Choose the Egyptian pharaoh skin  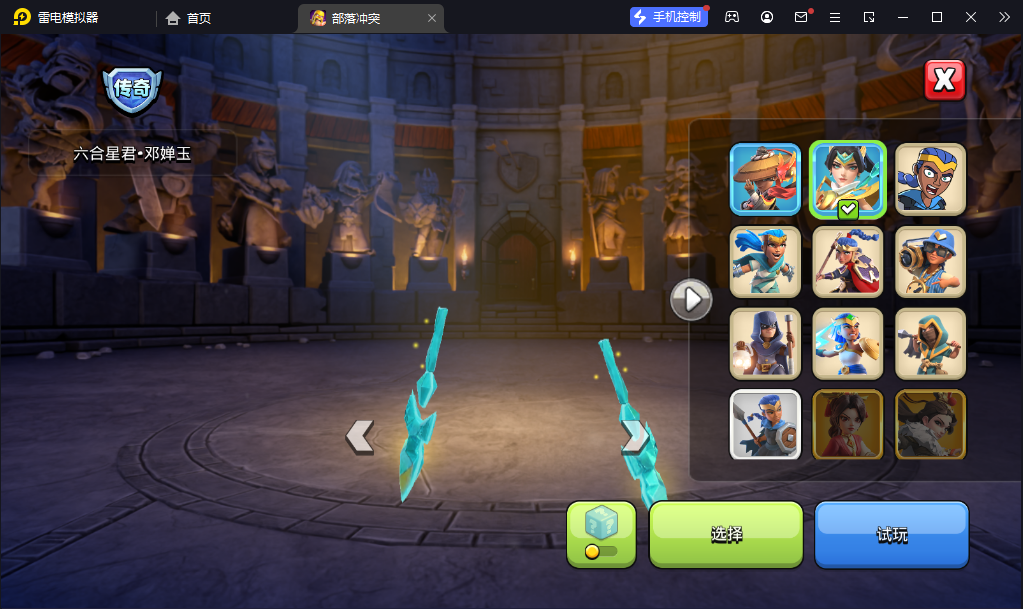[x=848, y=343]
